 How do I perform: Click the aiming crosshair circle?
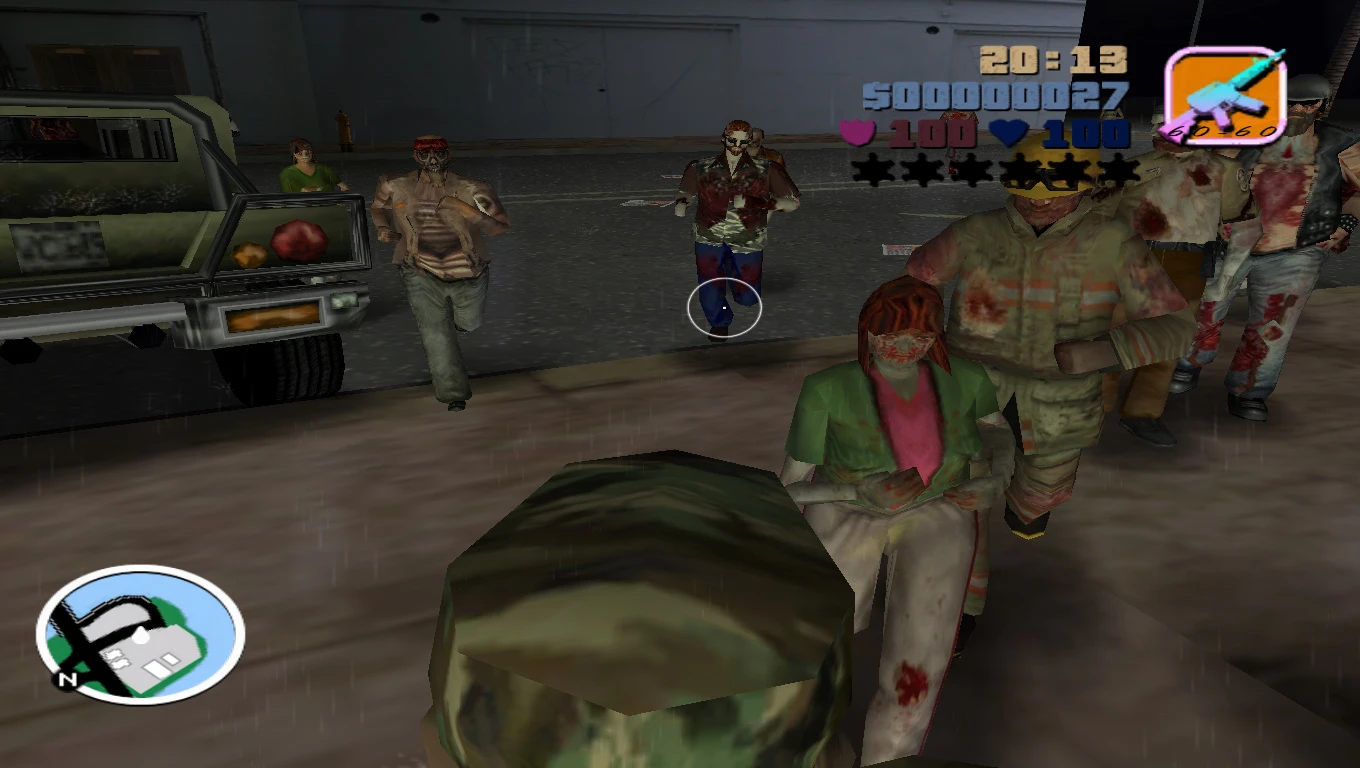click(x=723, y=309)
